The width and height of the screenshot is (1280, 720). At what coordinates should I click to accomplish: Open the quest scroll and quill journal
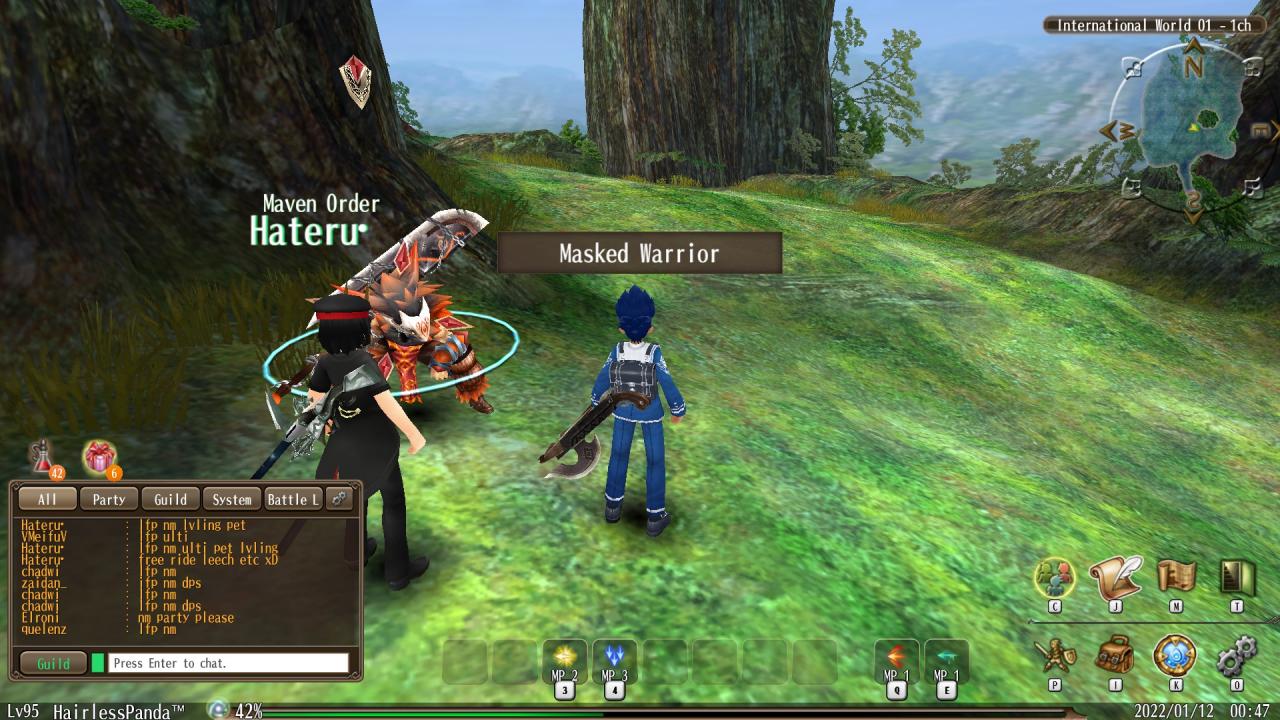[x=1115, y=577]
